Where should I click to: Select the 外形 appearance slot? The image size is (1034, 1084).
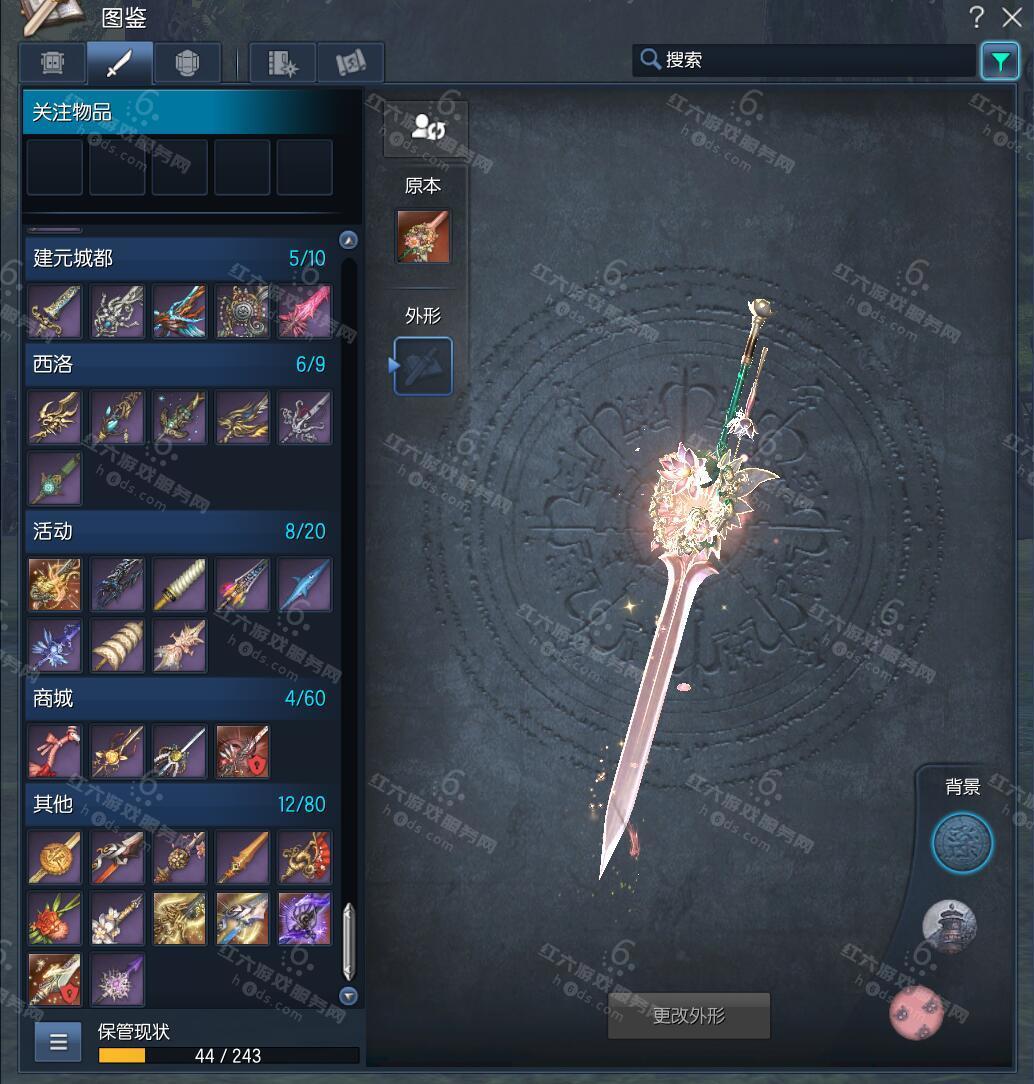[x=423, y=366]
